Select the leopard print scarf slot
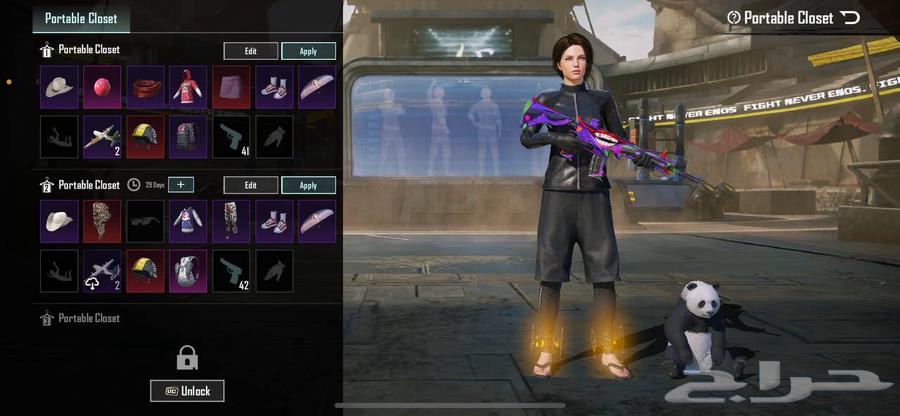 [x=101, y=221]
